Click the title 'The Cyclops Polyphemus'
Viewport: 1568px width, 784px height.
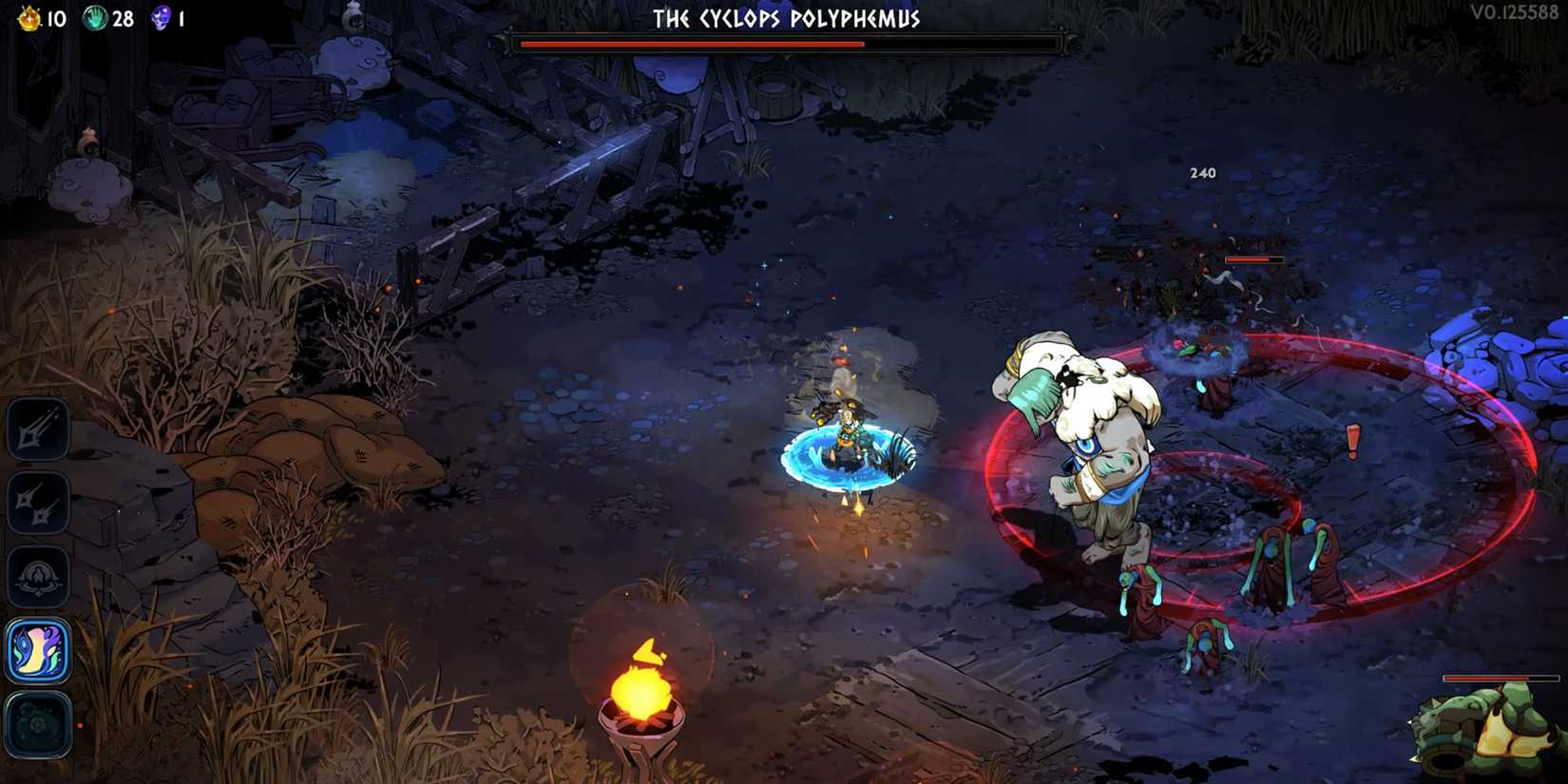pyautogui.click(x=787, y=17)
